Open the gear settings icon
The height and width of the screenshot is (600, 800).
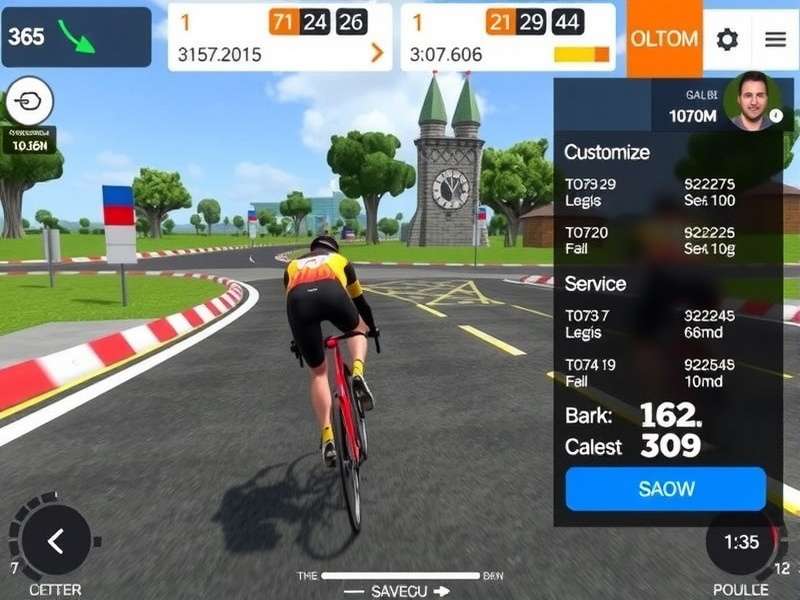point(727,39)
